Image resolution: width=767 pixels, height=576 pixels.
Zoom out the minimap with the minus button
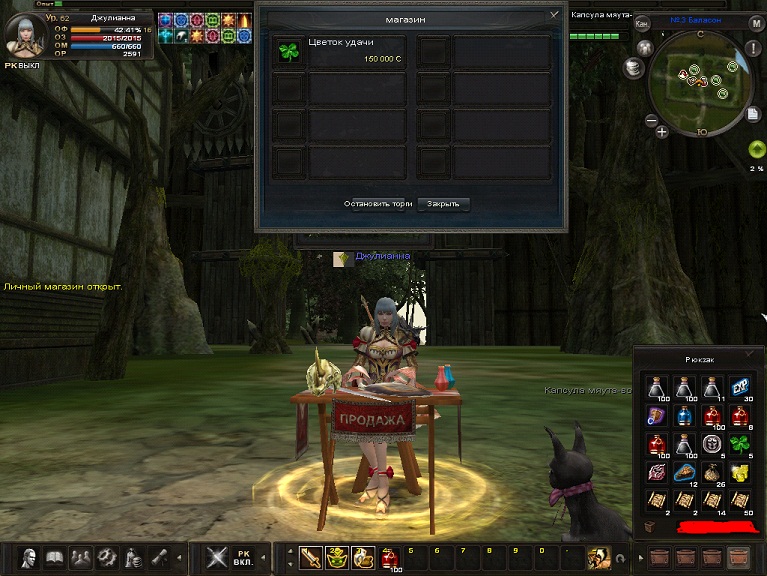point(651,121)
